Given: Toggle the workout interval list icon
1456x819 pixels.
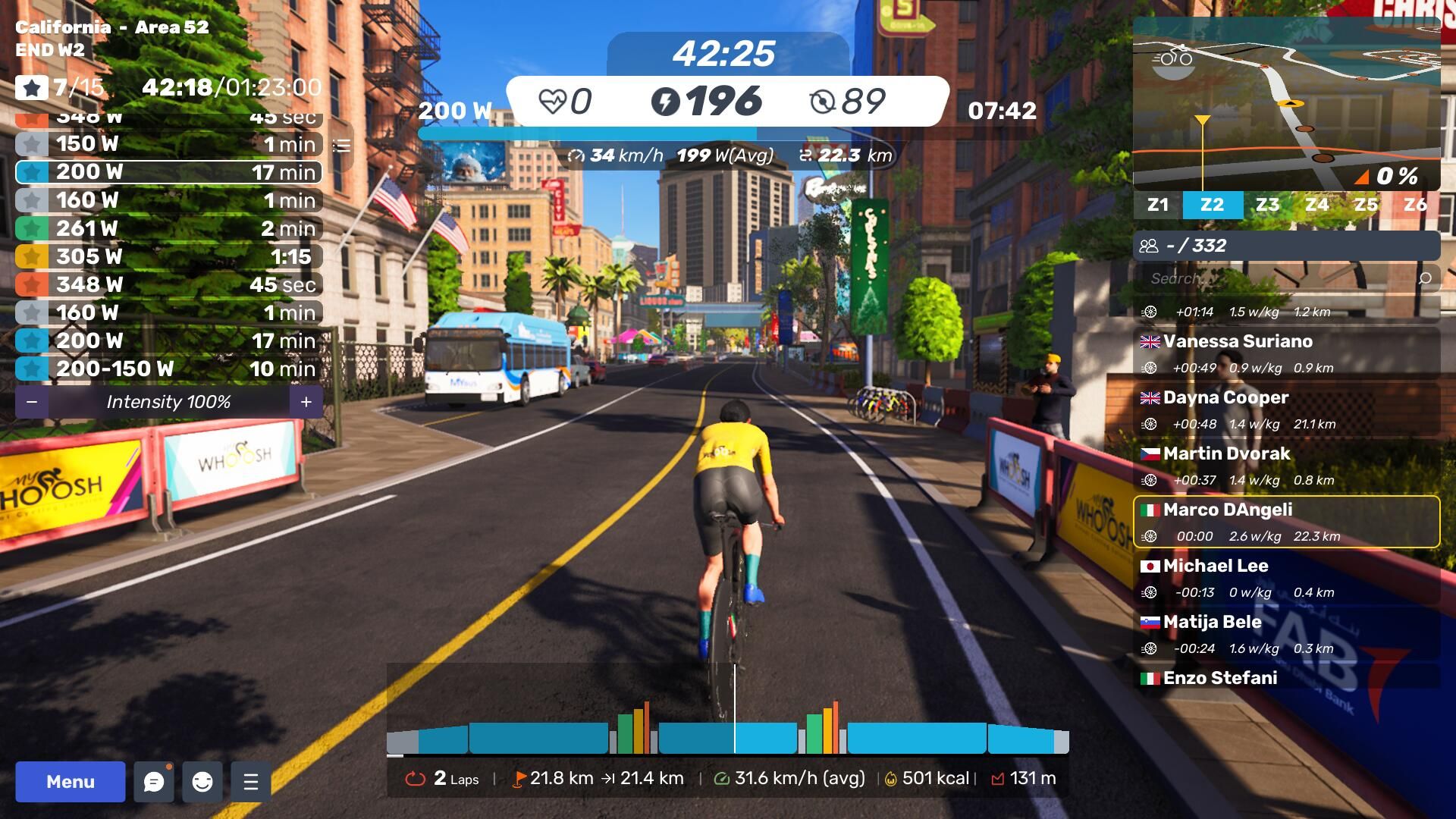Looking at the screenshot, I should click(342, 146).
